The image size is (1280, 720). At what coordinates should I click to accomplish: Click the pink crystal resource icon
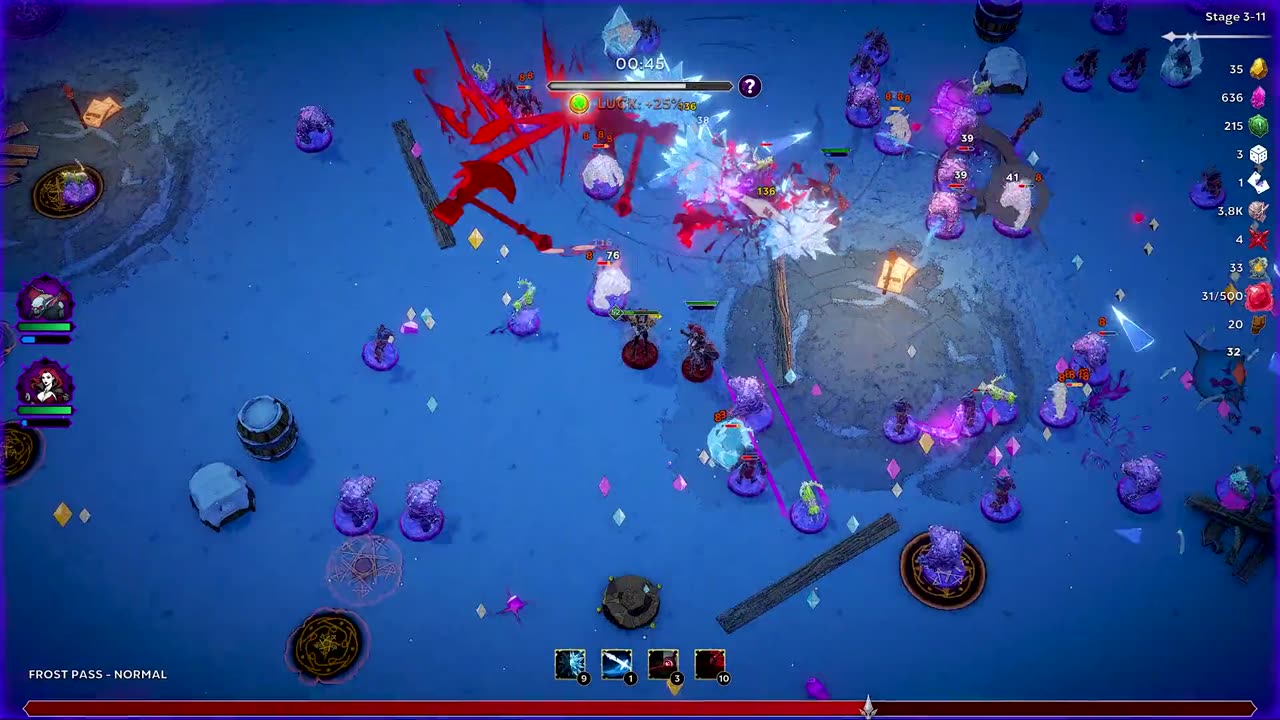1258,97
